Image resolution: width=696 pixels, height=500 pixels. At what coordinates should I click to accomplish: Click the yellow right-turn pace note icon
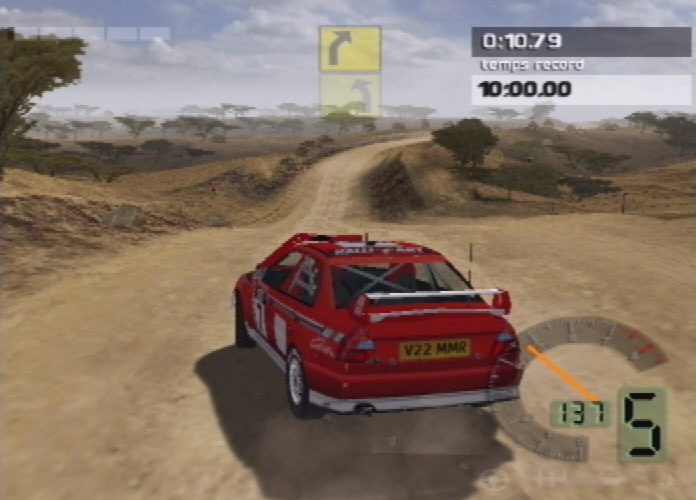350,48
